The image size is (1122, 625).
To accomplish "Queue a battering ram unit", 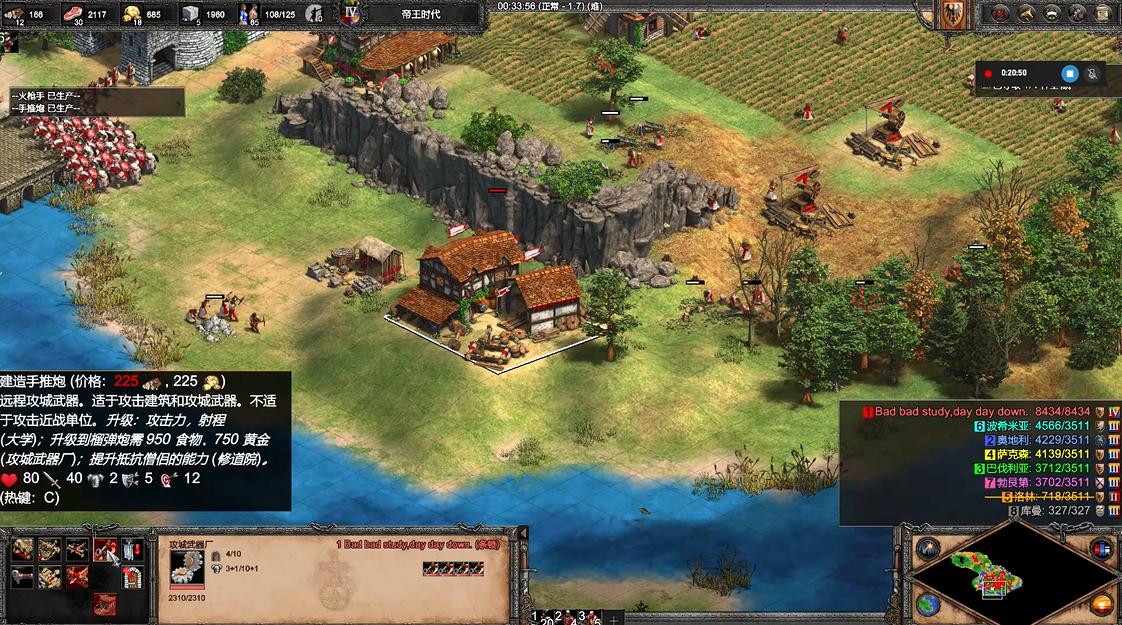I will coord(23,549).
